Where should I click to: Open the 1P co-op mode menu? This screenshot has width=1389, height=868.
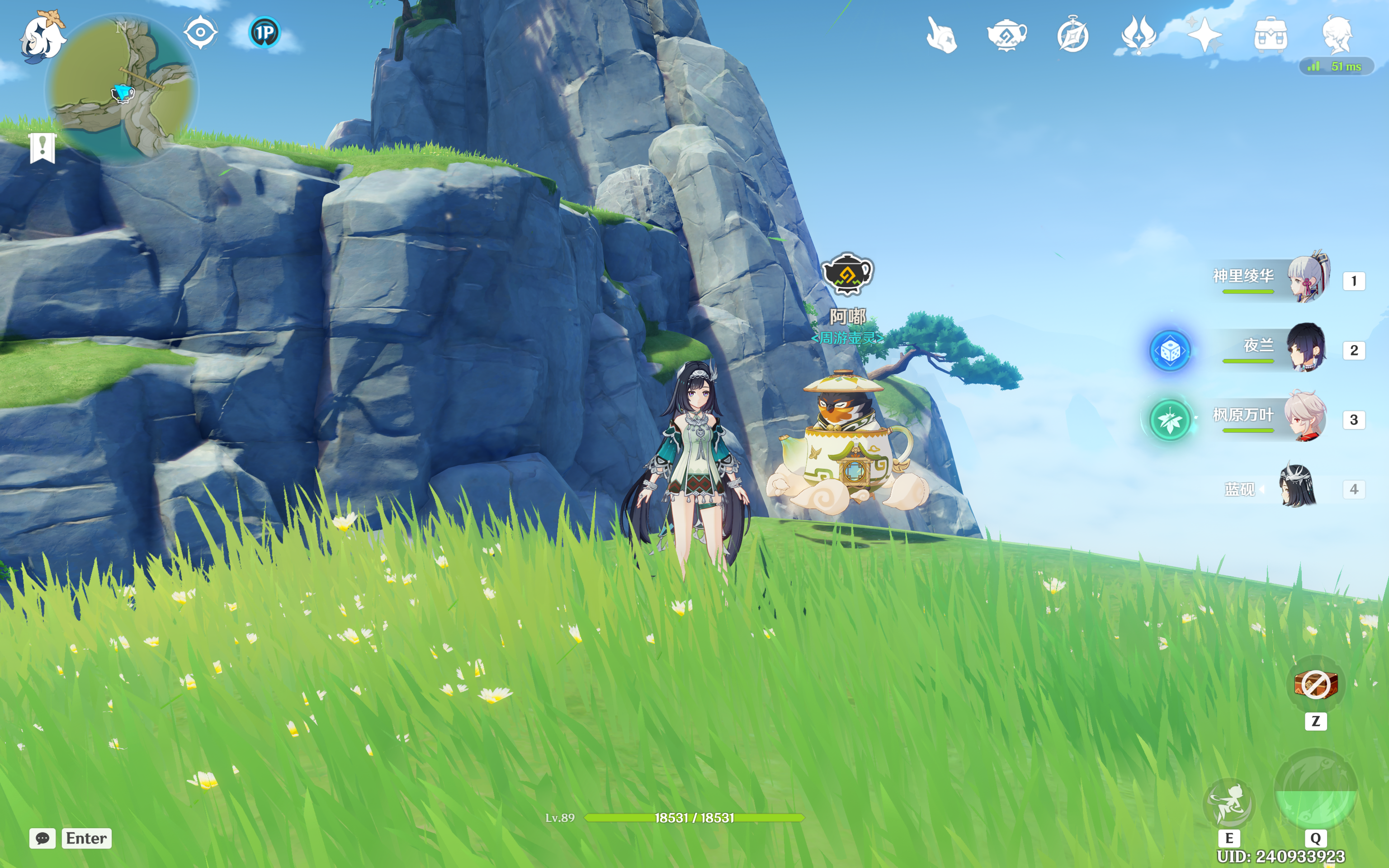click(x=265, y=32)
